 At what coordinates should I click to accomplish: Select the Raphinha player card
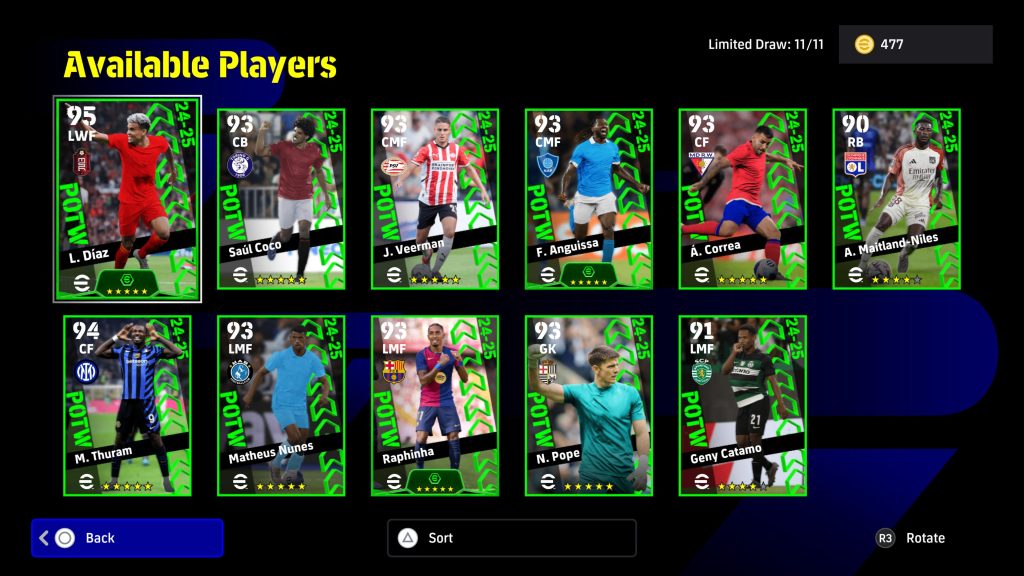(435, 405)
